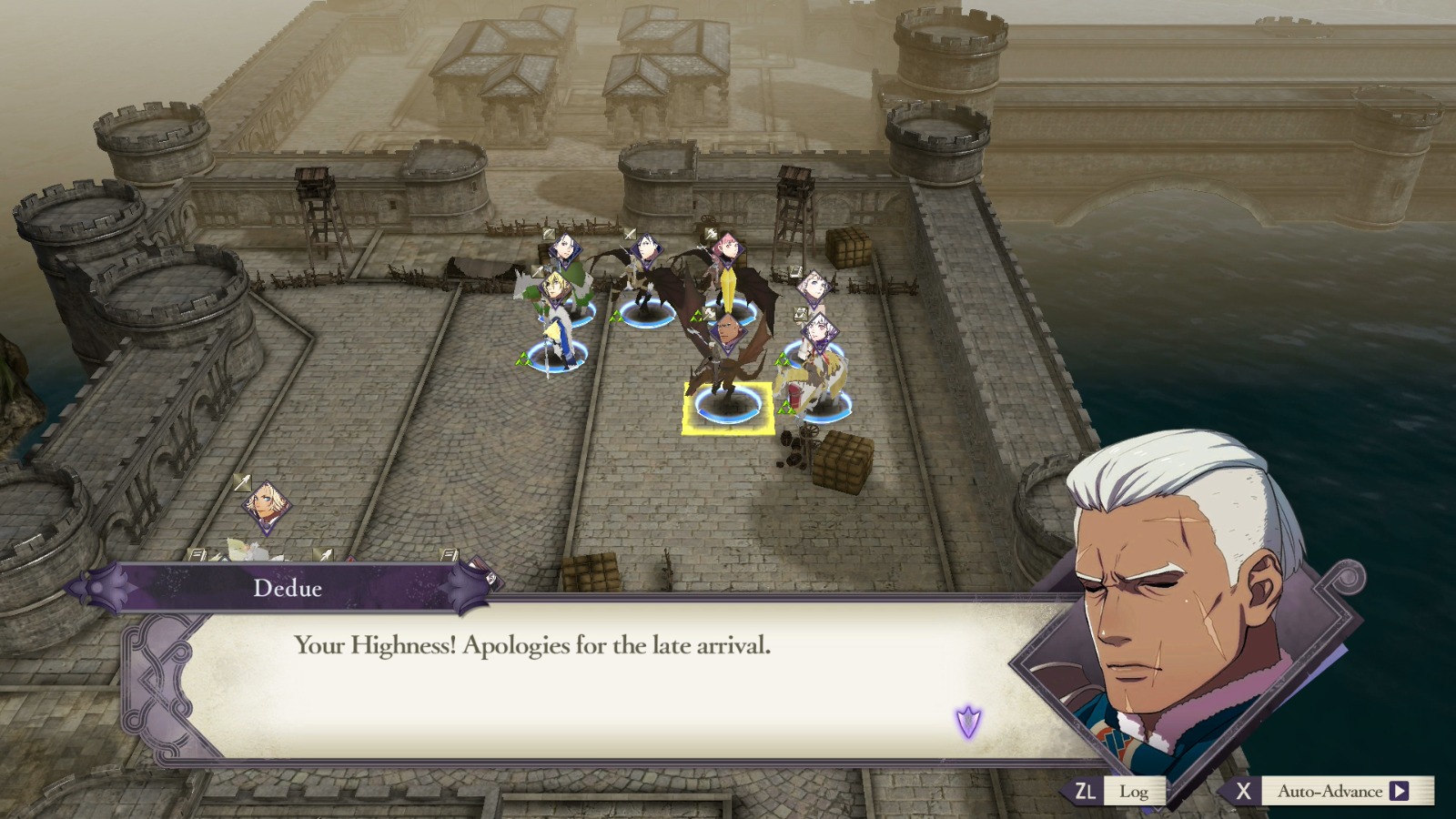The image size is (1456, 819).
Task: Toggle the green rank-up markers near the mounted unit
Action: [787, 406]
